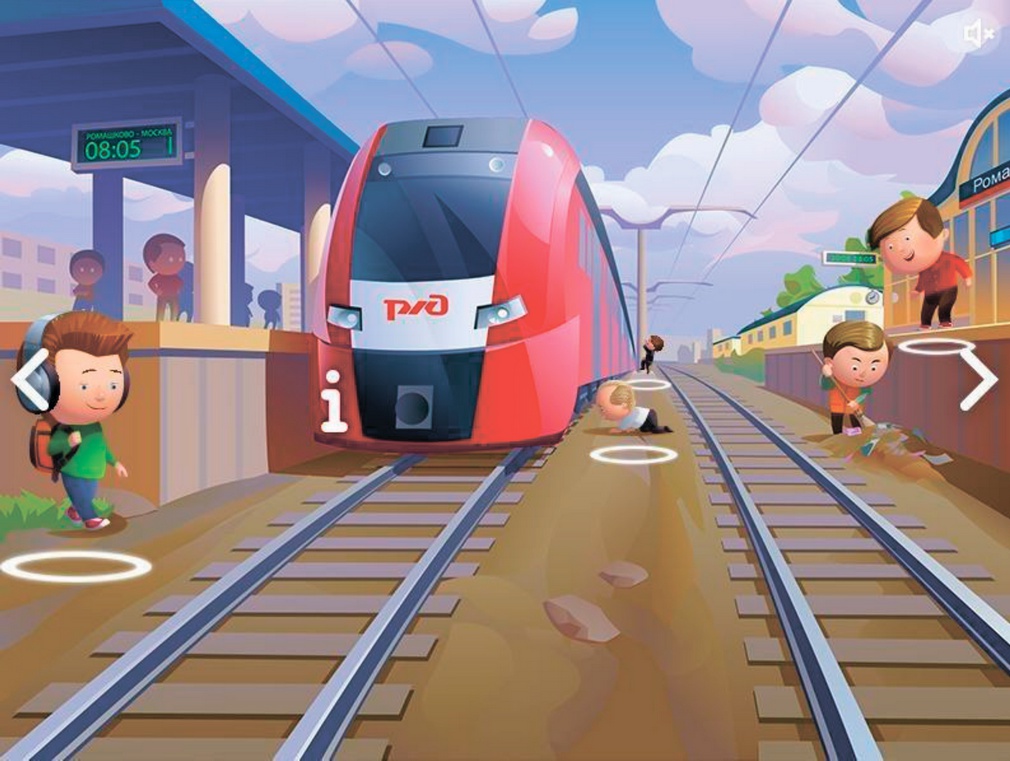The image size is (1010, 761).
Task: Toggle the muted sound speaker icon
Action: [978, 35]
